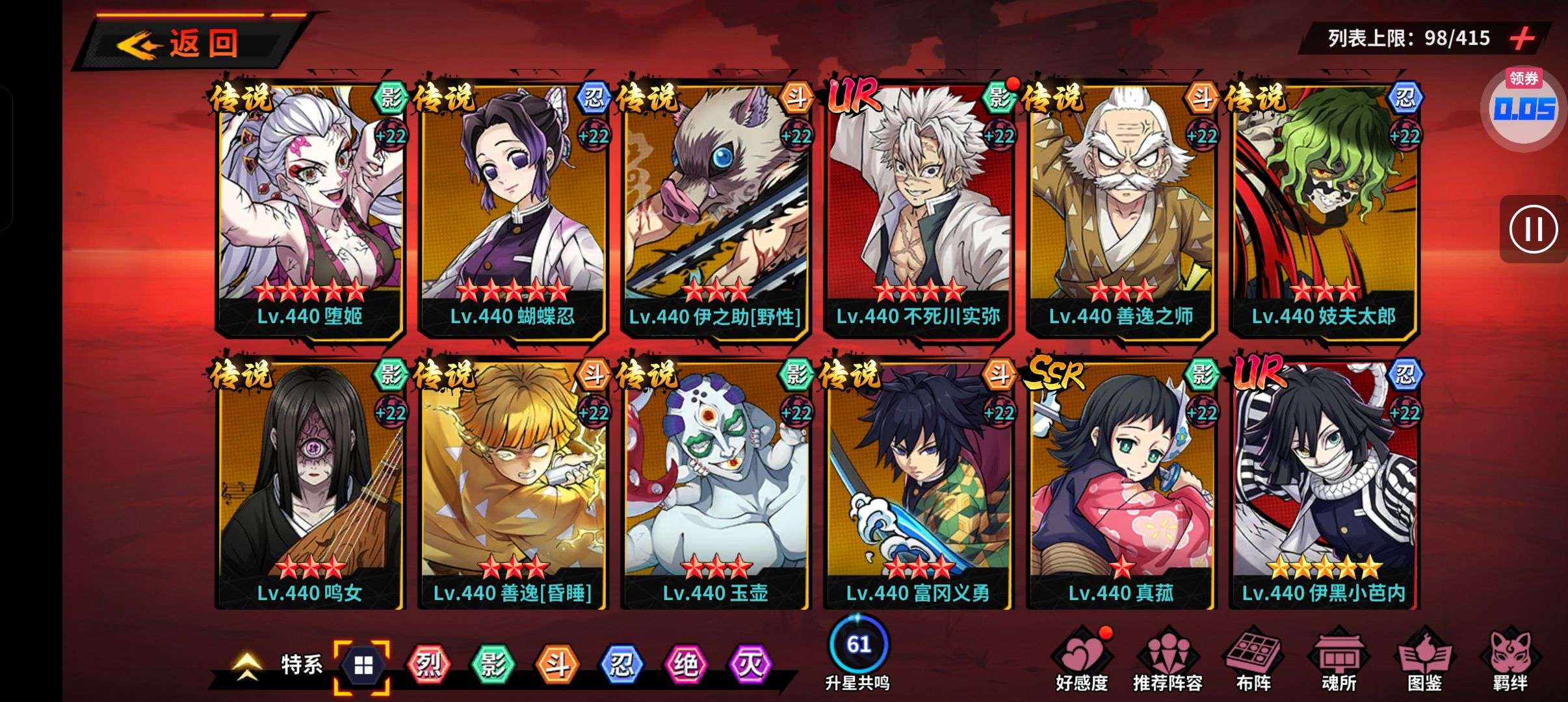This screenshot has width=1568, height=702.
Task: Switch to the 灭 type filter
Action: 749,664
